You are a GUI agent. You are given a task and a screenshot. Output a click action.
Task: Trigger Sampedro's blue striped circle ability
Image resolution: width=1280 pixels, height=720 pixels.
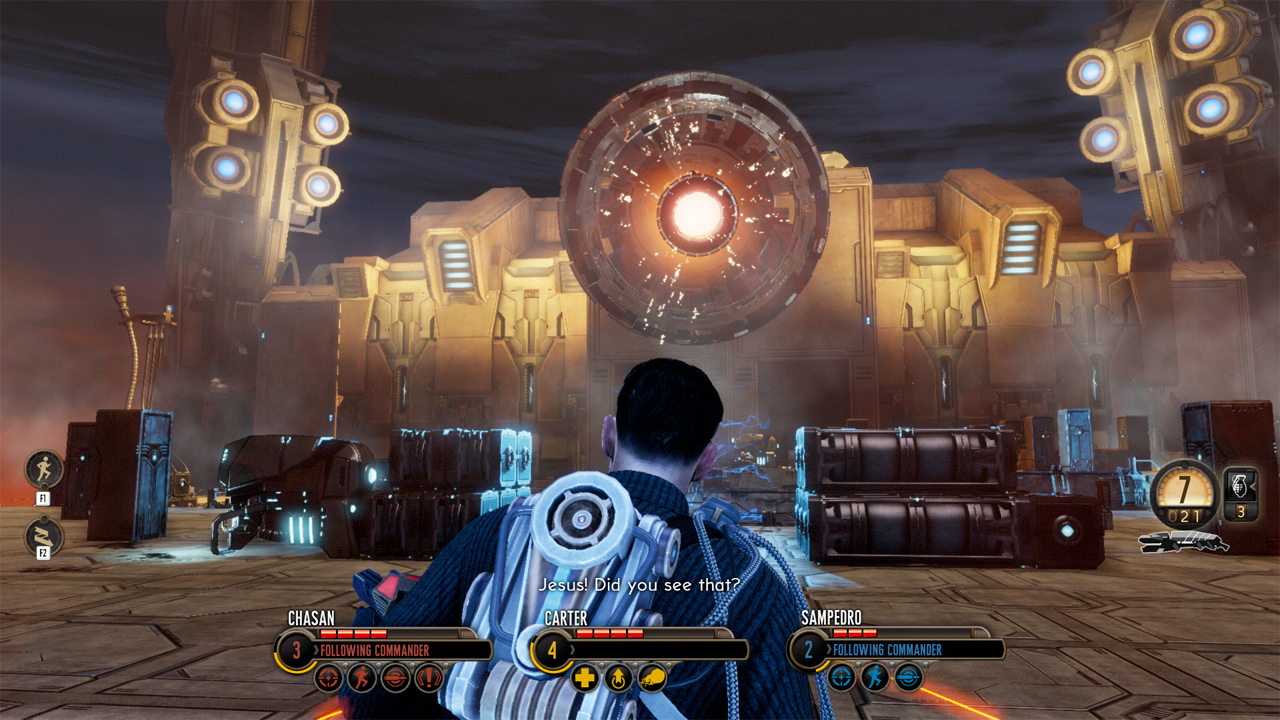pos(908,677)
